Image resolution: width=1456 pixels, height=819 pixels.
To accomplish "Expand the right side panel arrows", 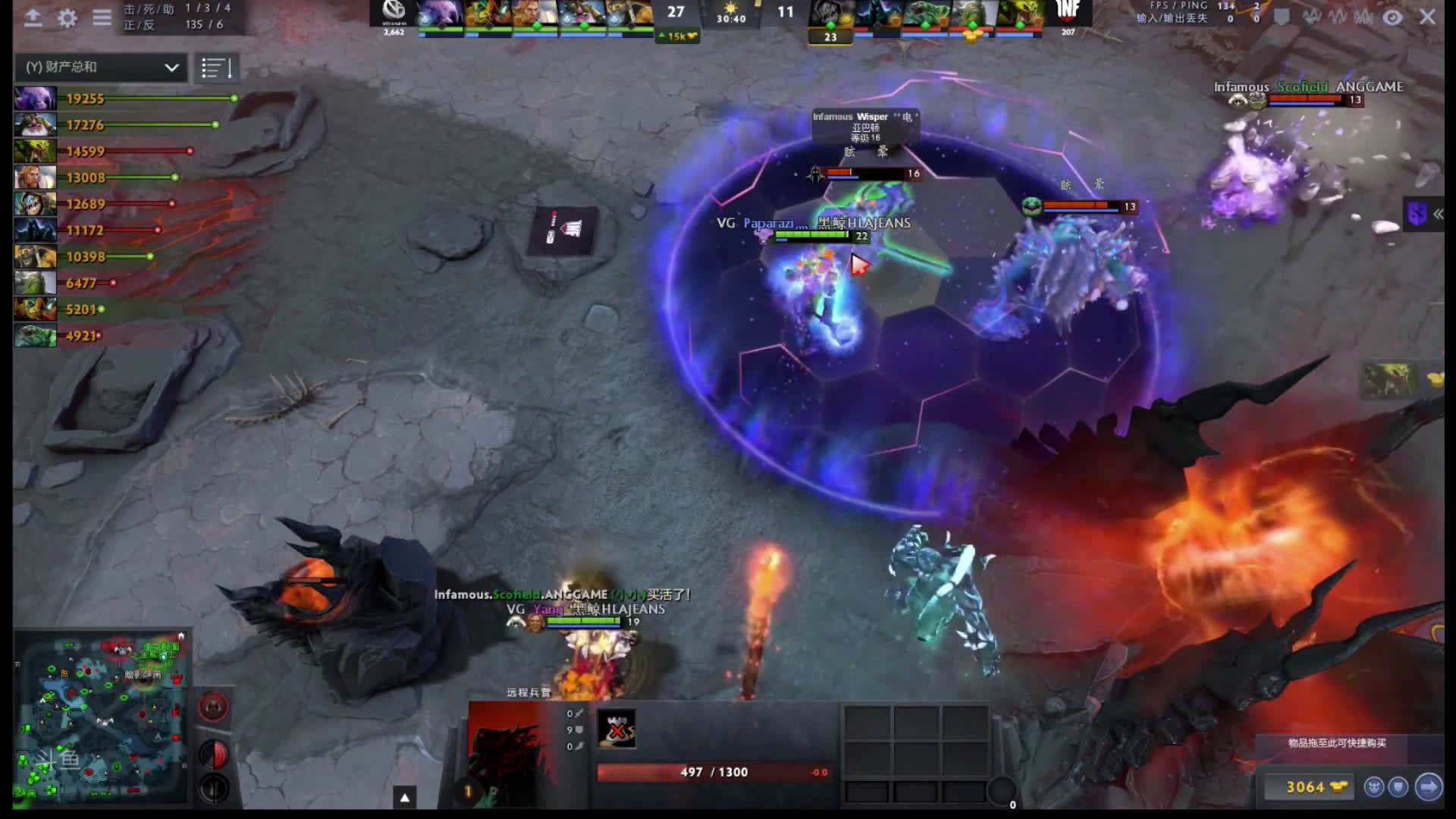I will [1438, 215].
